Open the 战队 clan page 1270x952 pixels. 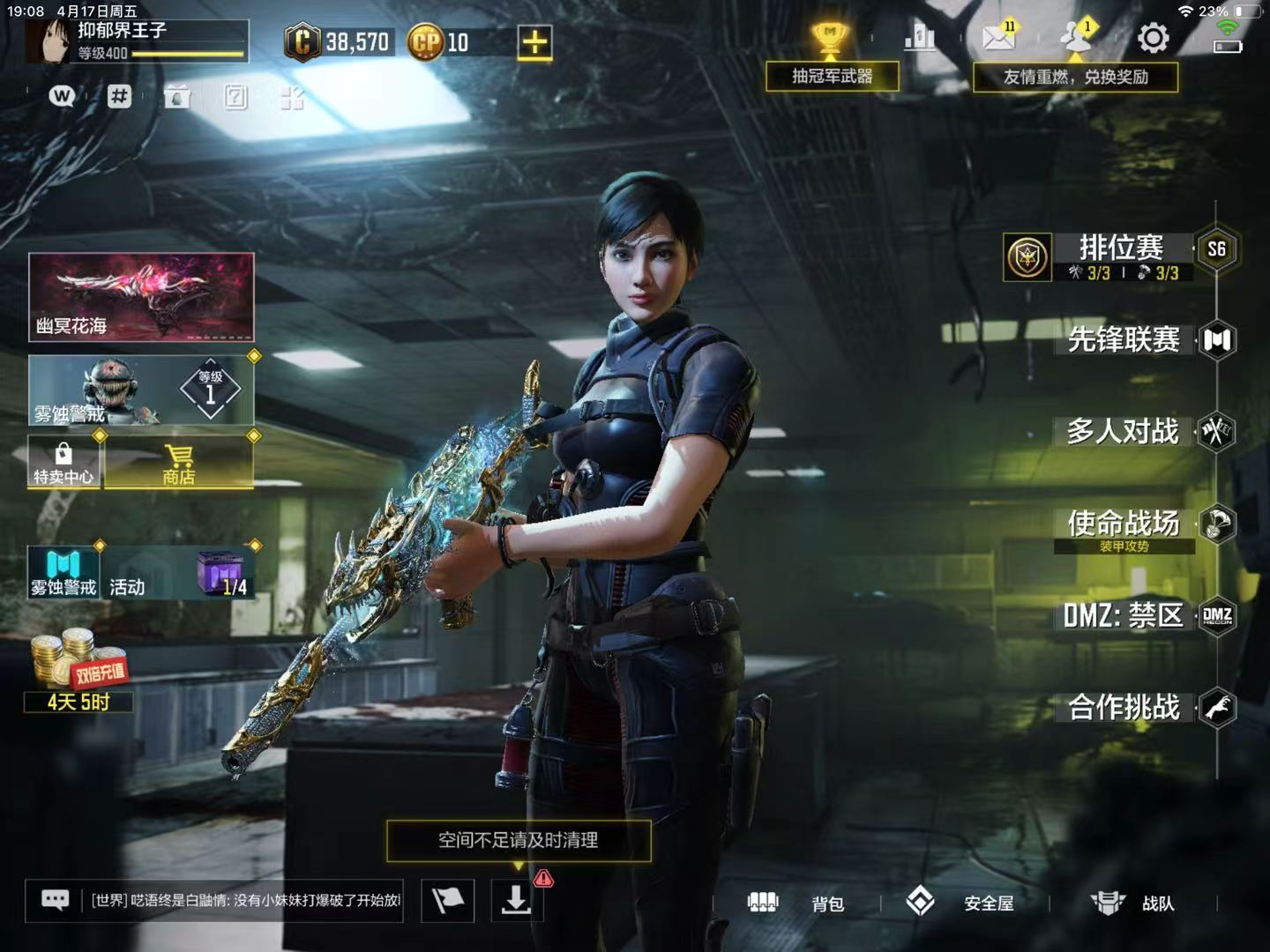click(1132, 903)
